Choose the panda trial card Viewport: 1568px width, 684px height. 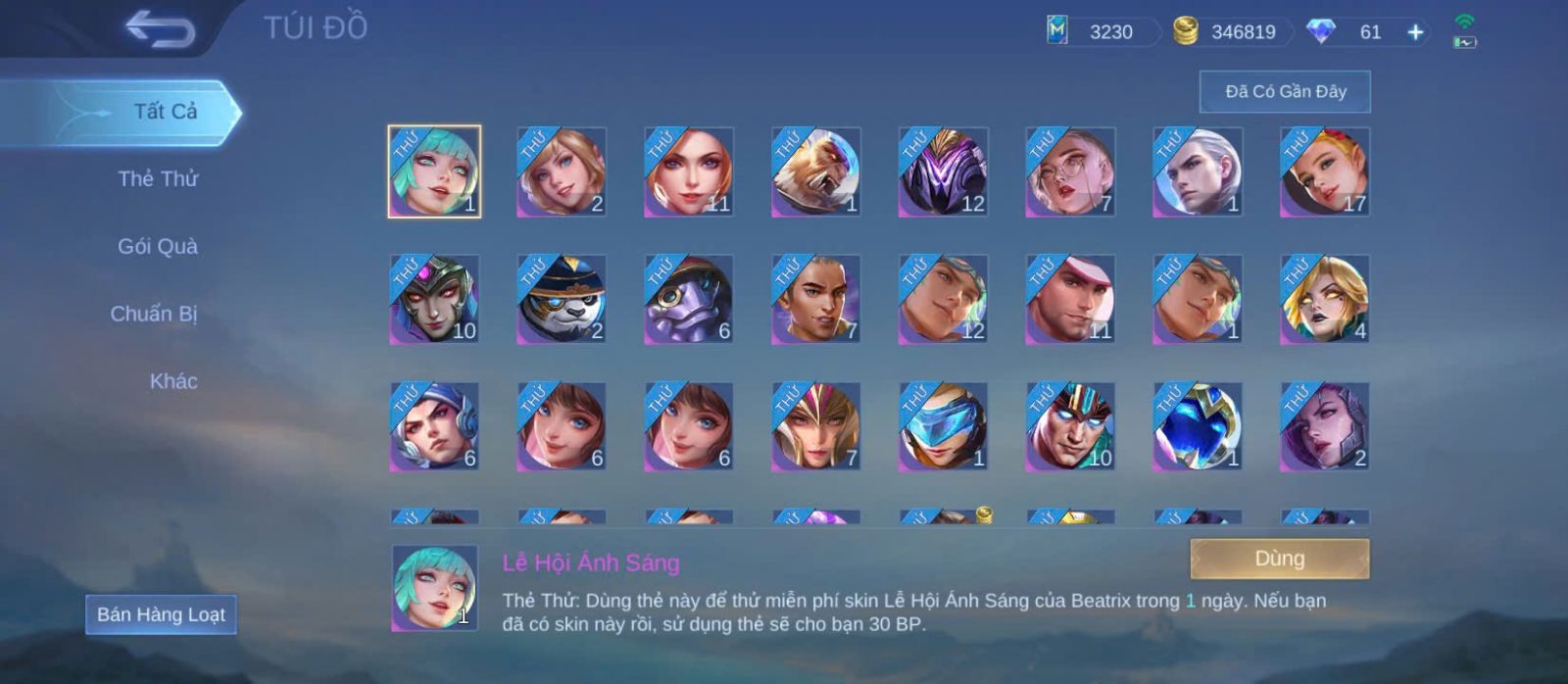click(562, 299)
